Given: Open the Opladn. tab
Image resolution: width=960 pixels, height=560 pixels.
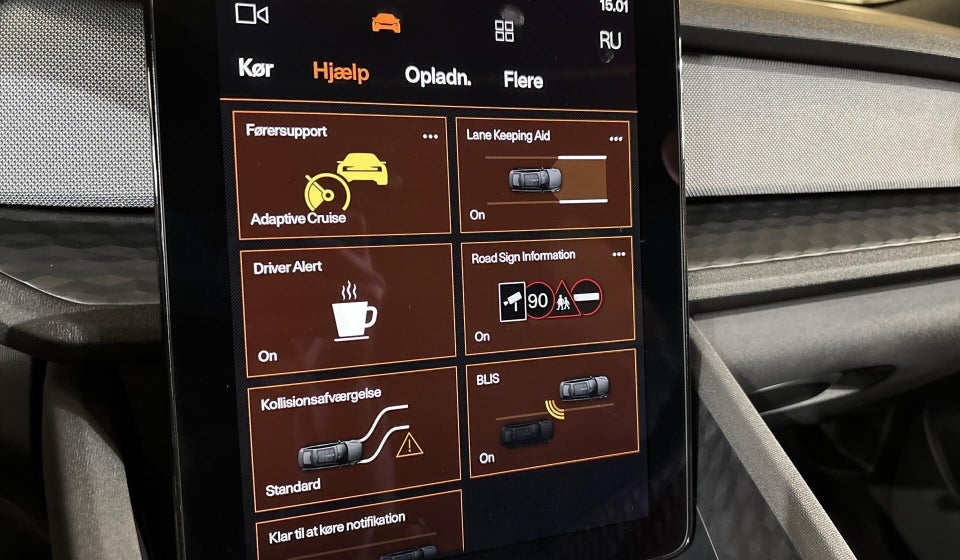Looking at the screenshot, I should 437,77.
